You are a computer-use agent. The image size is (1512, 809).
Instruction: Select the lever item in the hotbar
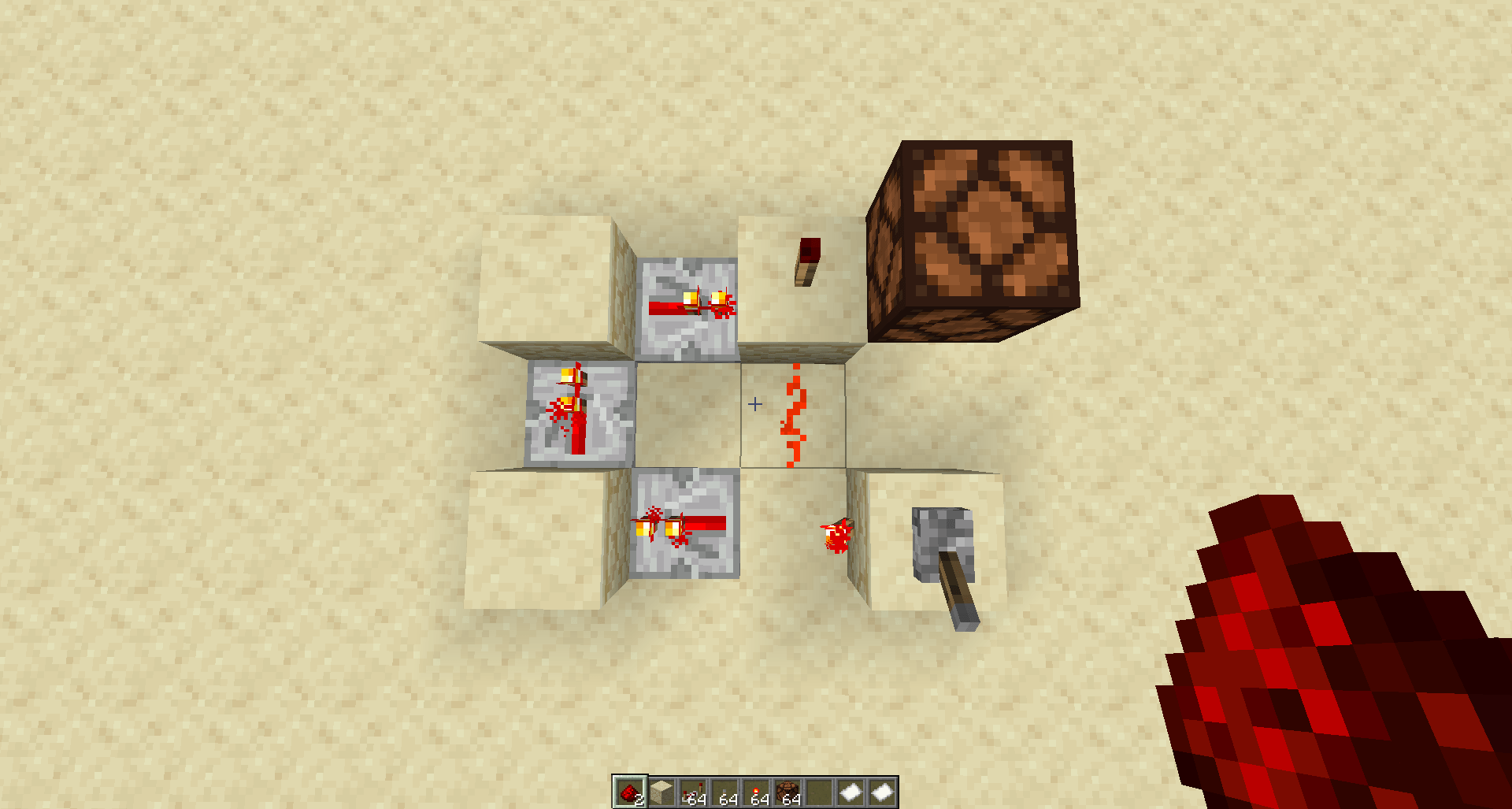pos(725,790)
